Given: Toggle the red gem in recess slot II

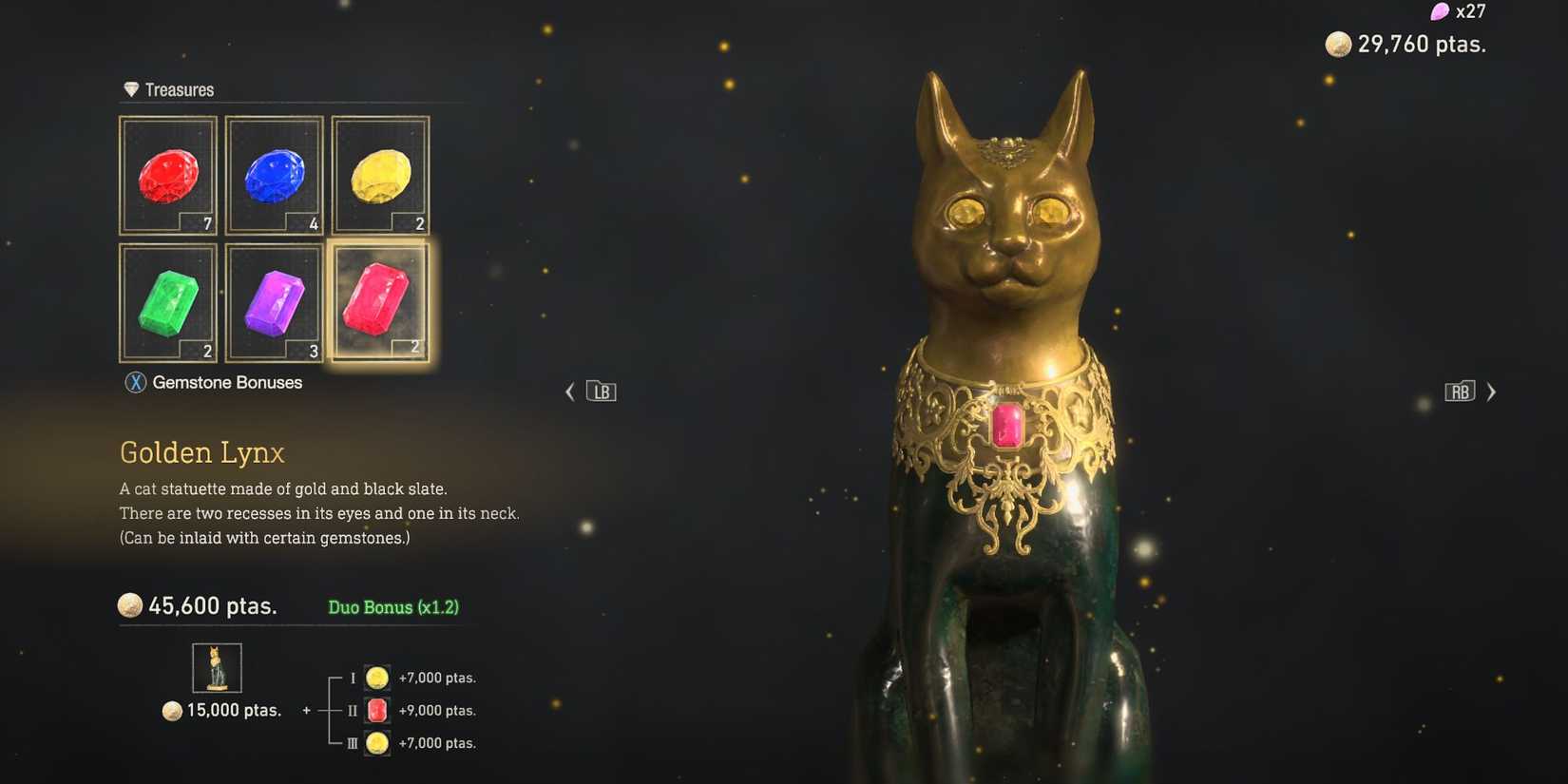Looking at the screenshot, I should [377, 710].
